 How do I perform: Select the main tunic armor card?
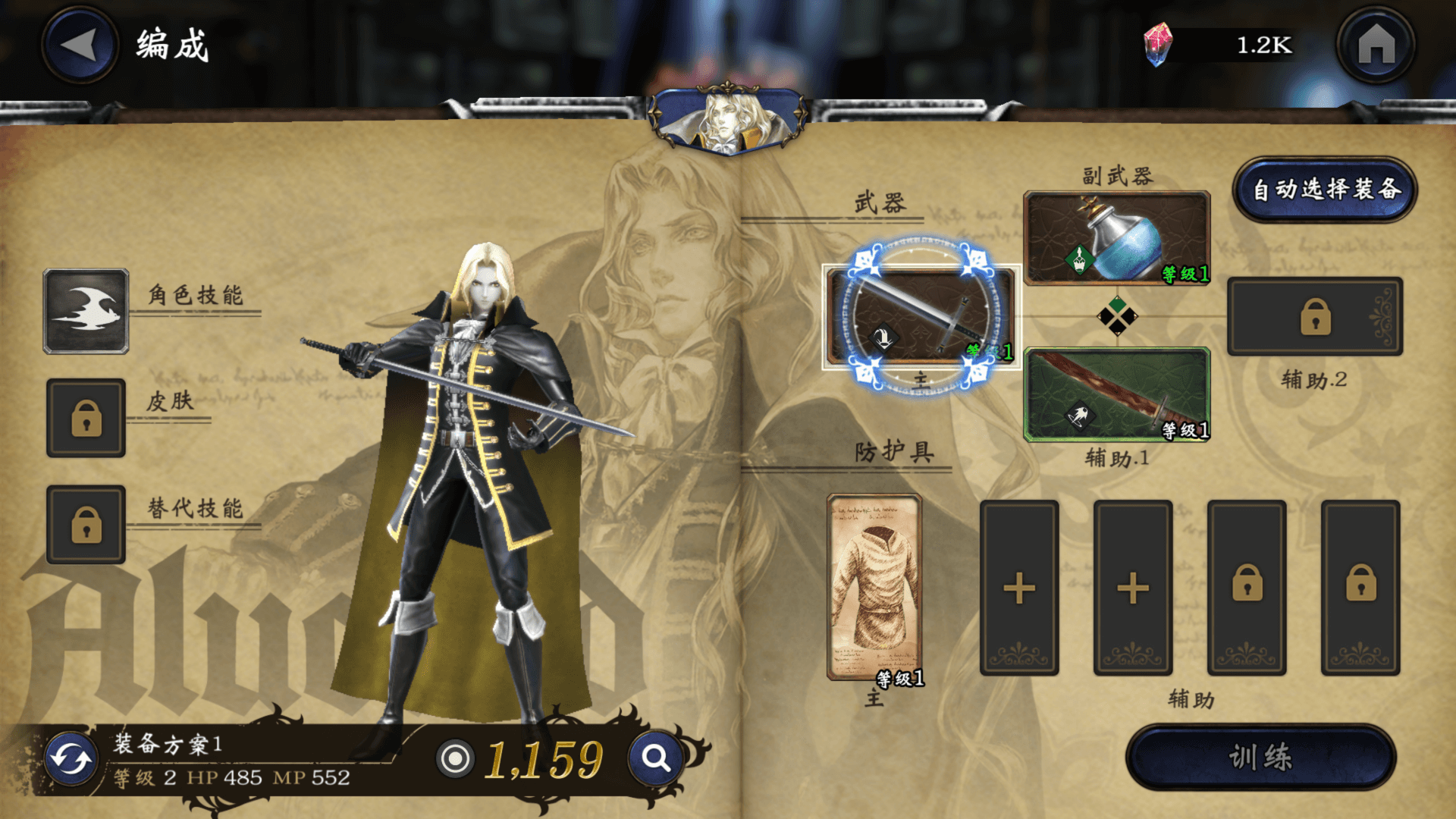point(874,587)
